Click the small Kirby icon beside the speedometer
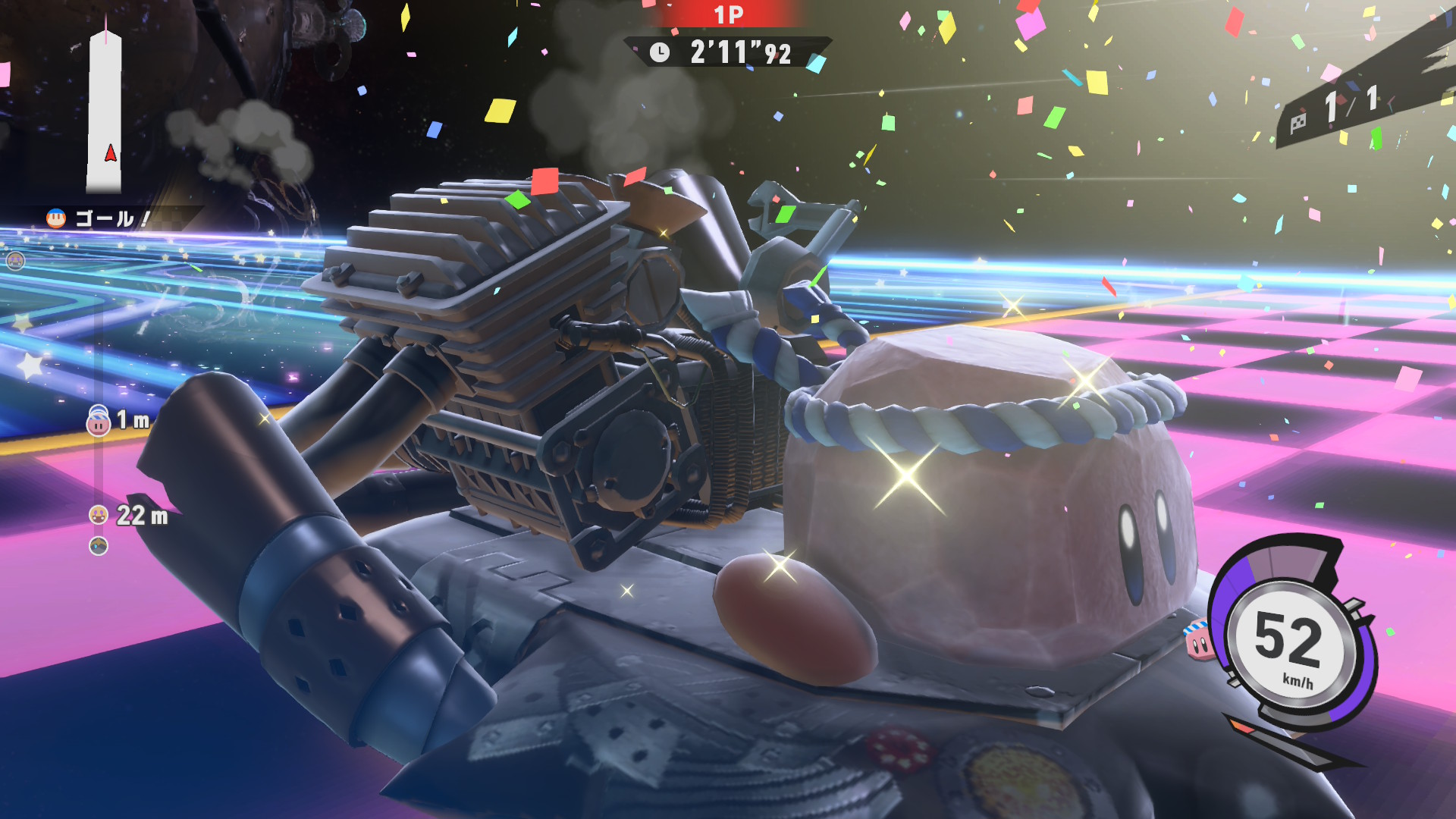1456x819 pixels. (x=1198, y=642)
